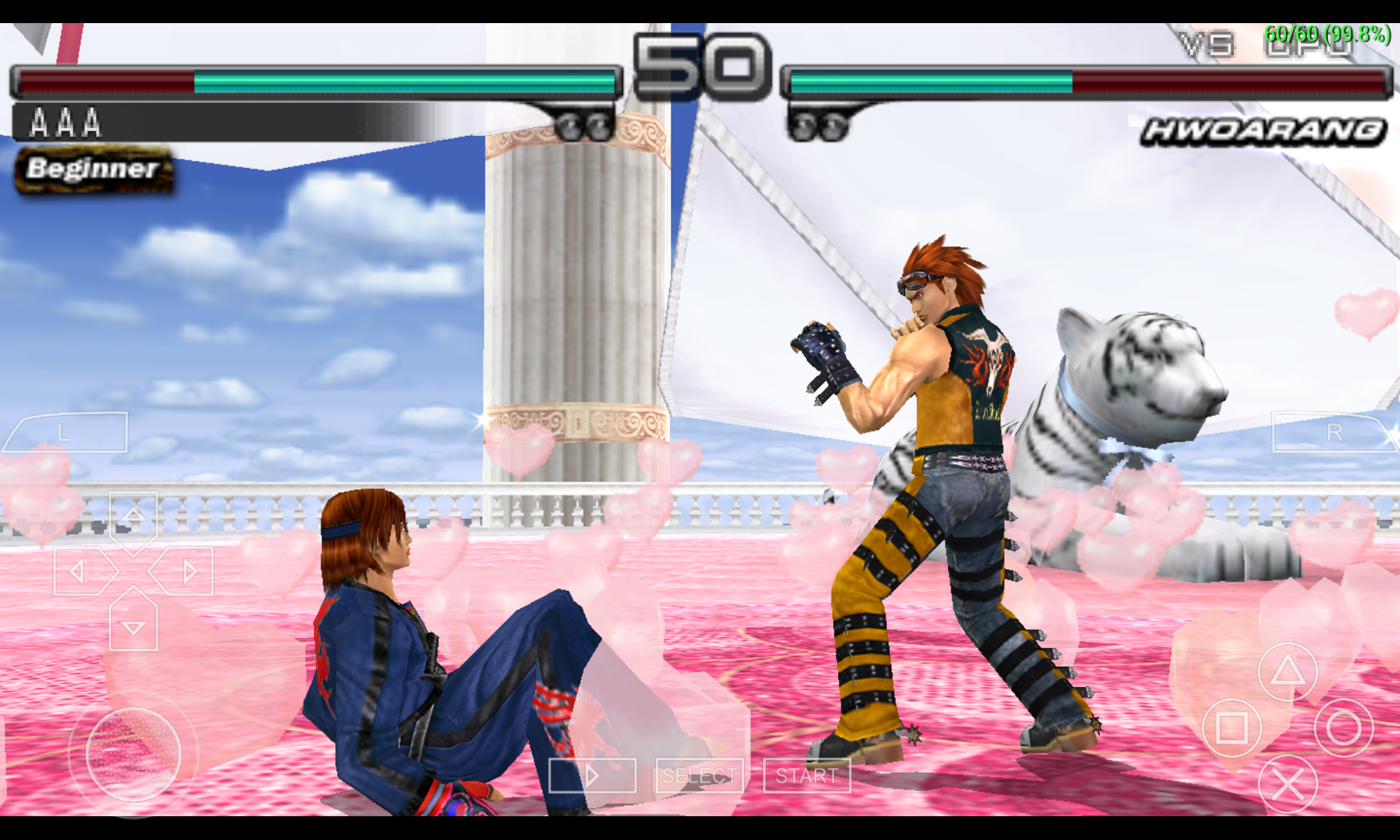Hit the triangle action button
1400x840 pixels.
1287,672
